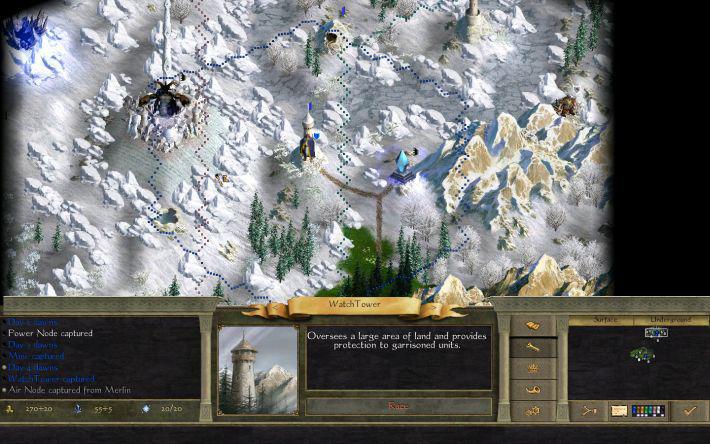Open the gold bars button
This screenshot has width=710, height=444.
point(533,326)
